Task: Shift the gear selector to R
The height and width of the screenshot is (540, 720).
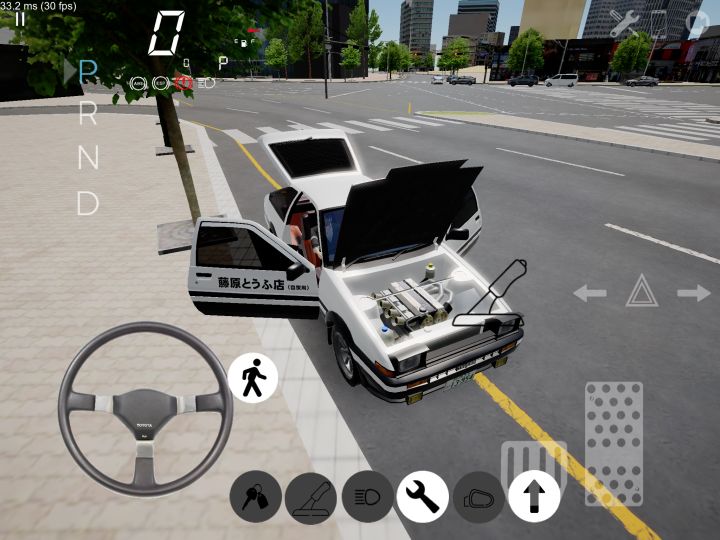Action: click(88, 115)
